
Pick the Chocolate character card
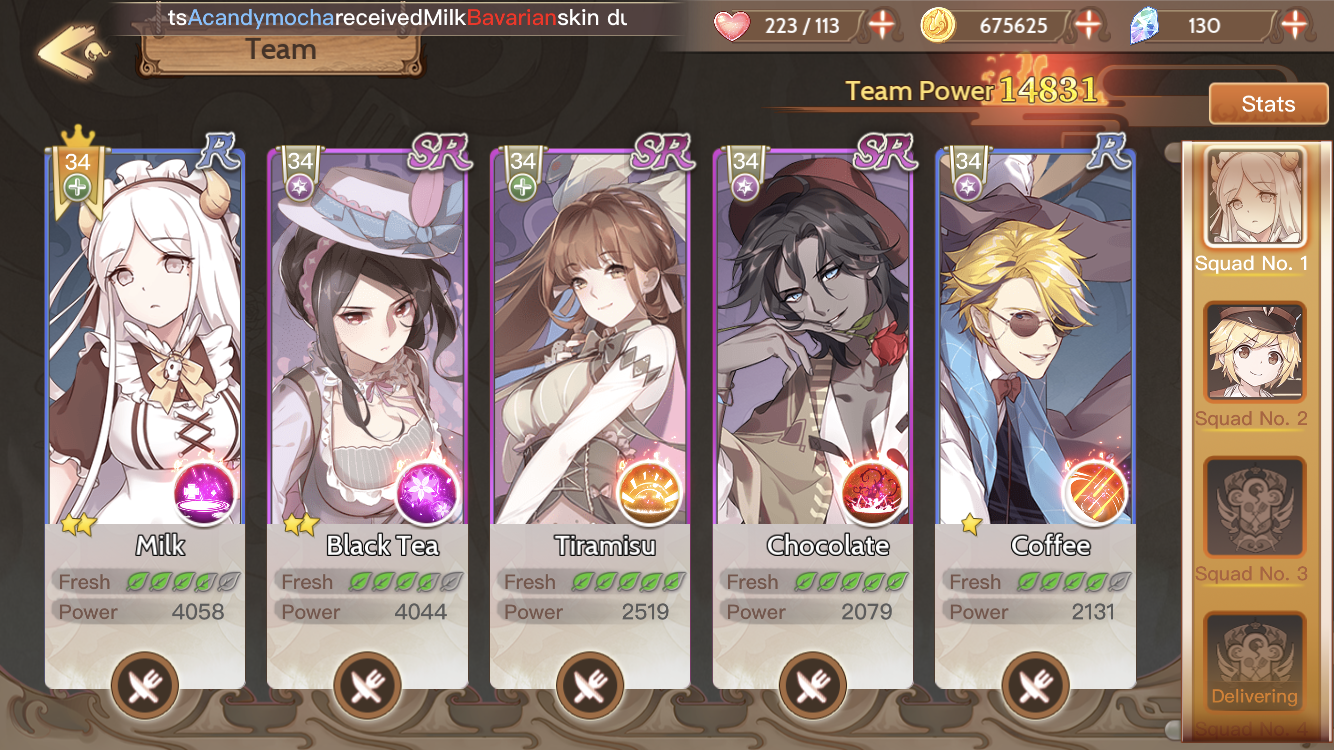(x=812, y=340)
